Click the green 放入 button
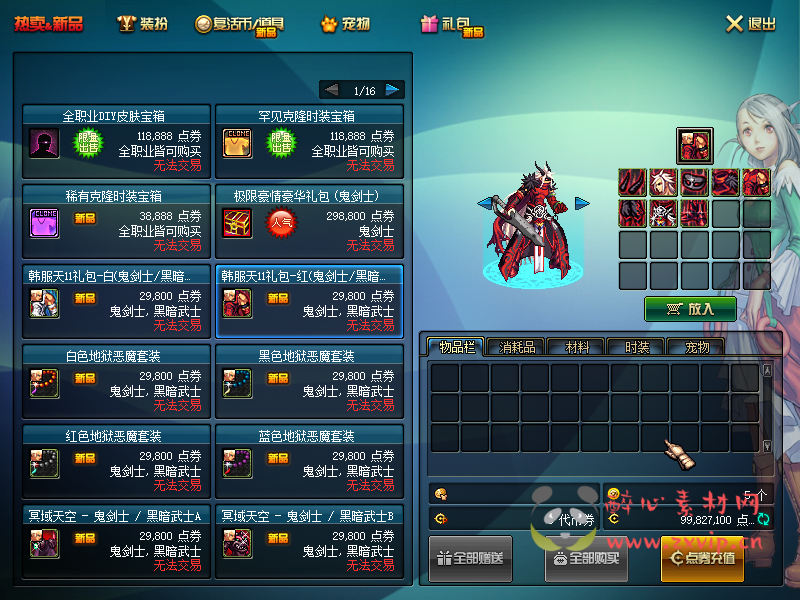This screenshot has width=800, height=600. tap(690, 308)
